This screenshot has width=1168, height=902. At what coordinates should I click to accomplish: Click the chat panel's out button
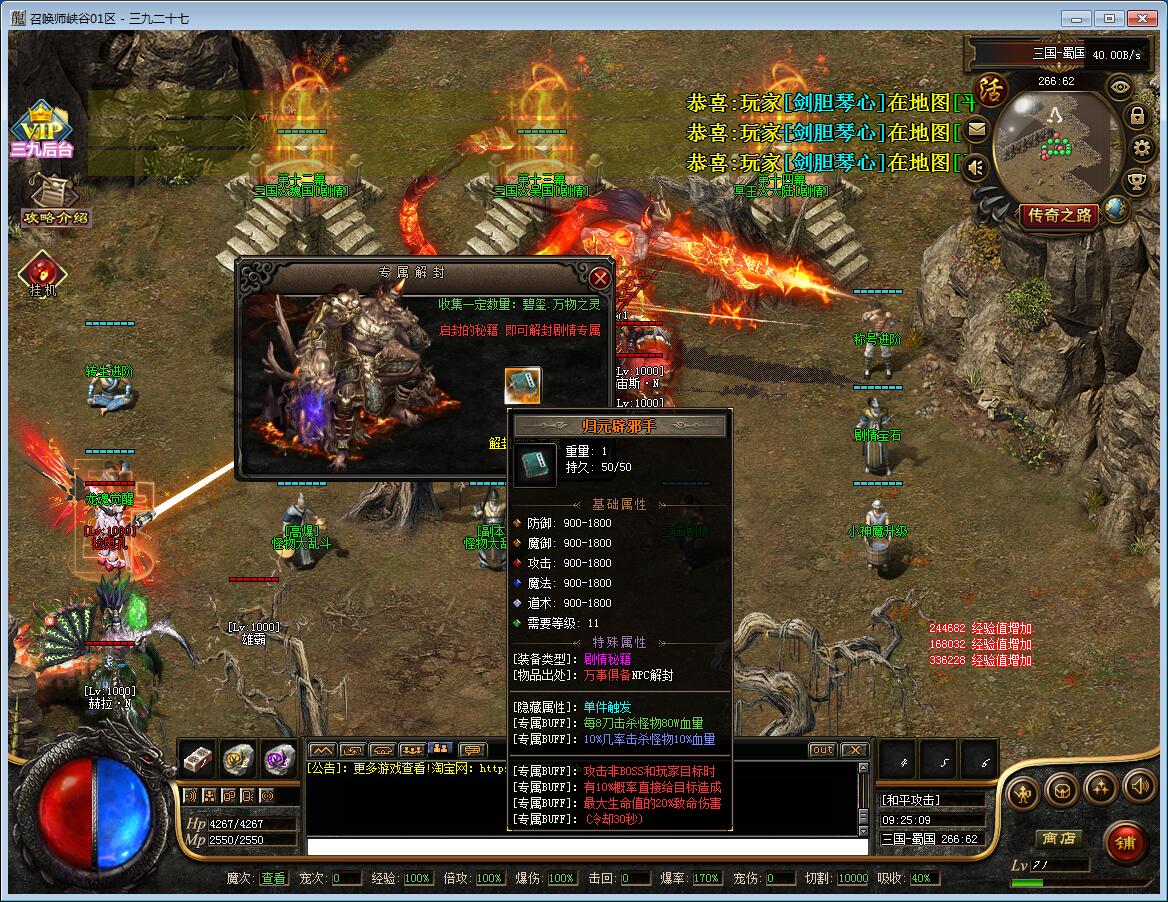tap(822, 749)
